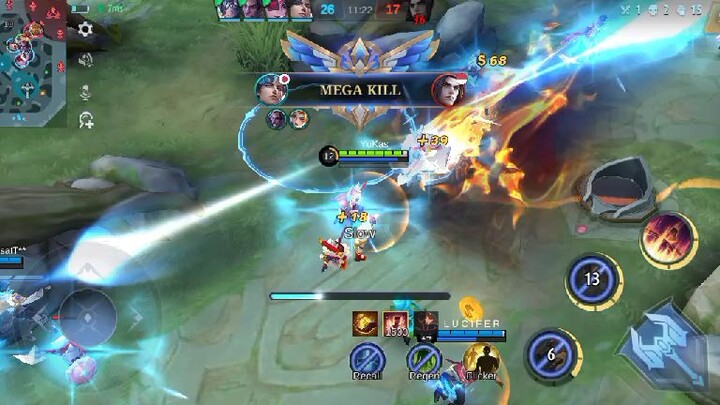Tap the headset quick-chat icon
The height and width of the screenshot is (405, 720).
click(x=86, y=120)
